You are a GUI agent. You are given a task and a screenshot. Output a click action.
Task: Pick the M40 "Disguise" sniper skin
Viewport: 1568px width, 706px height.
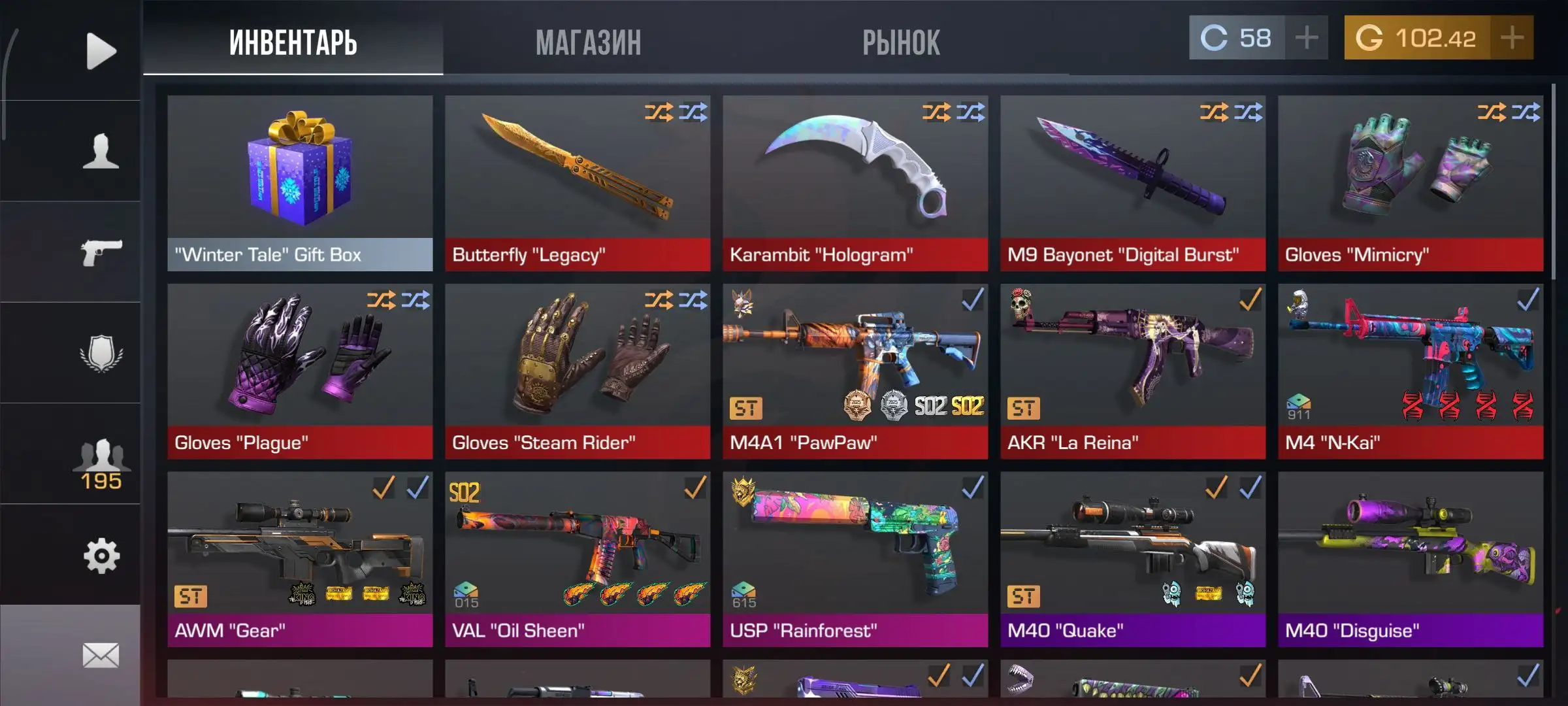point(1411,559)
